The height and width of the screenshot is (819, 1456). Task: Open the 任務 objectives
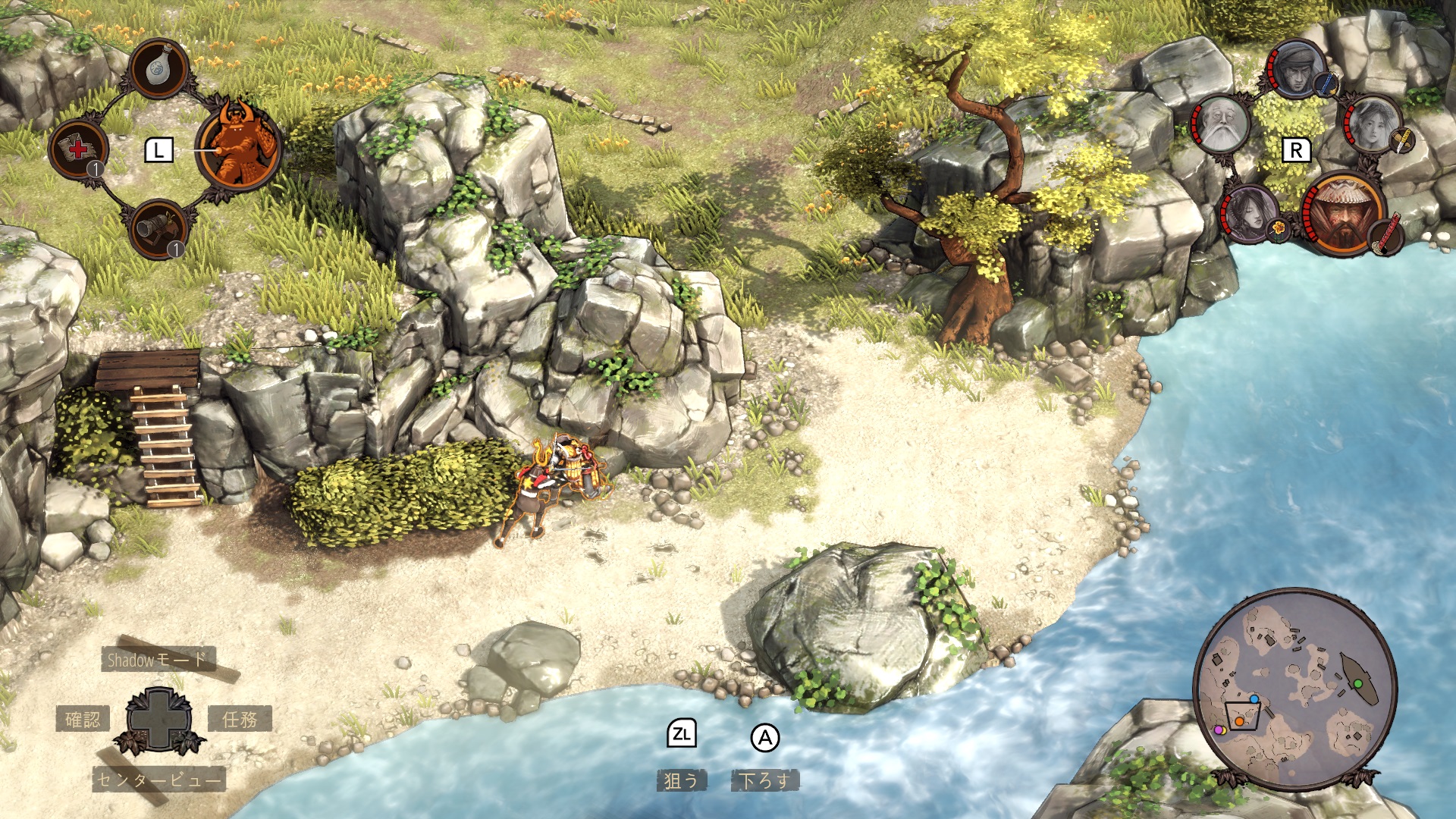[x=240, y=719]
